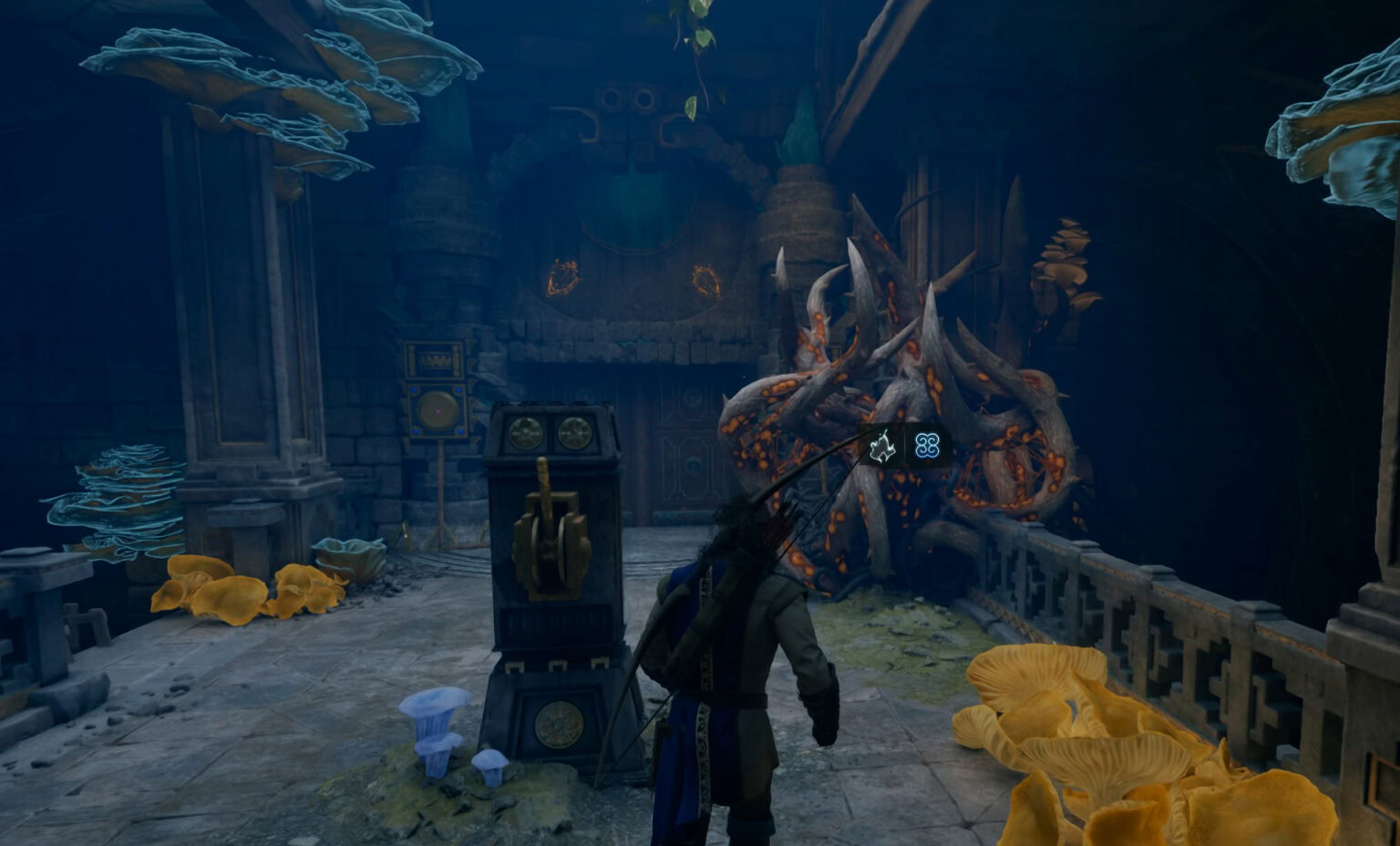
Task: Select the blue knot-shaped button prompt
Action: click(928, 447)
